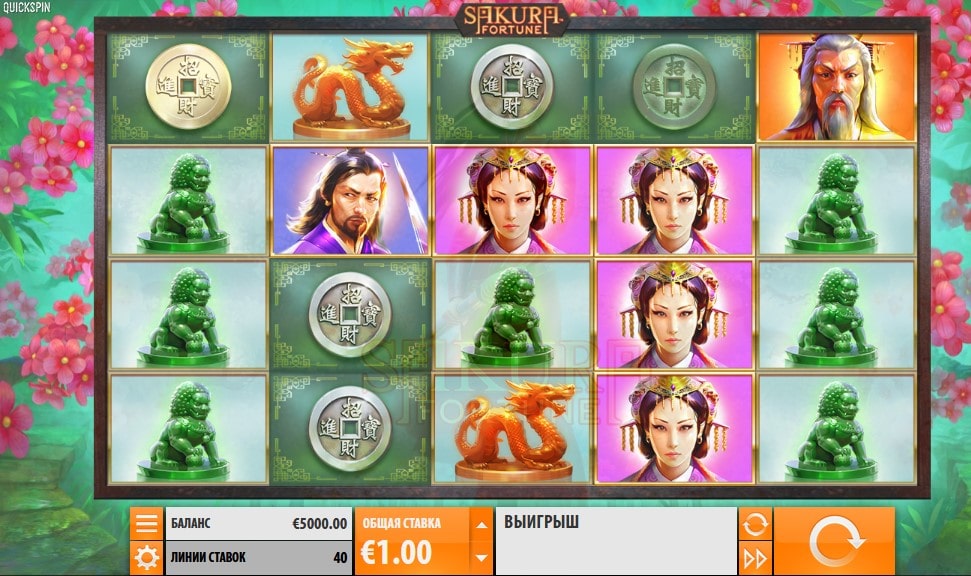The height and width of the screenshot is (576, 971).
Task: Open the hamburger menu
Action: tap(147, 523)
